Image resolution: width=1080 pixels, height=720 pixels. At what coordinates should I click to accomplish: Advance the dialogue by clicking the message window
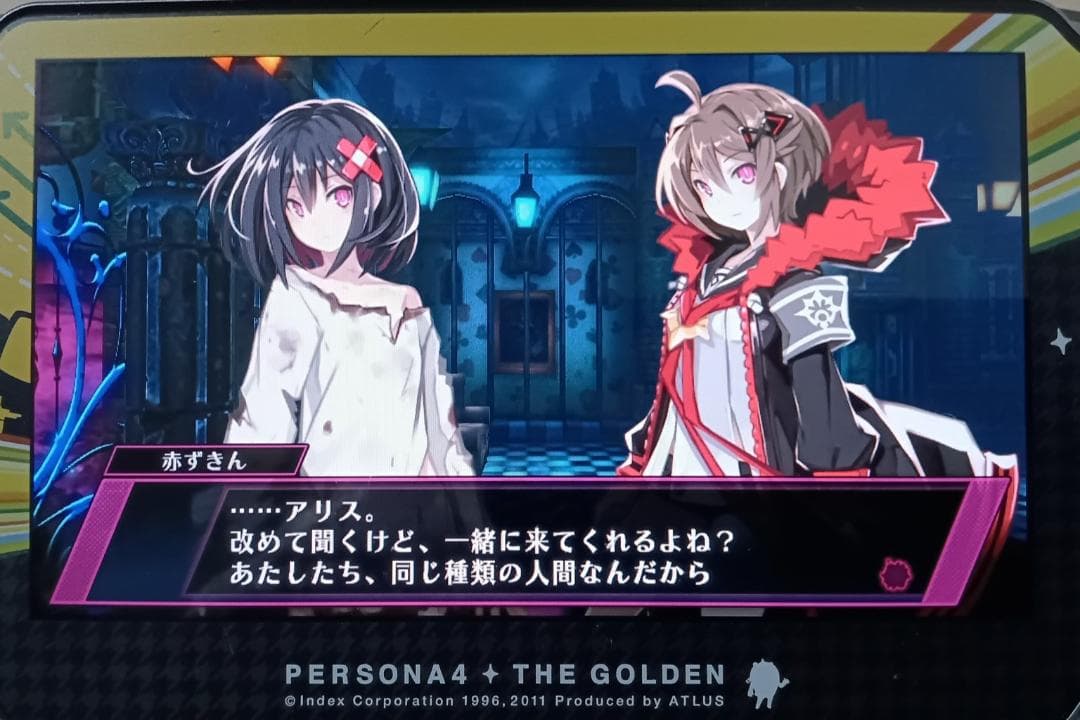click(540, 543)
